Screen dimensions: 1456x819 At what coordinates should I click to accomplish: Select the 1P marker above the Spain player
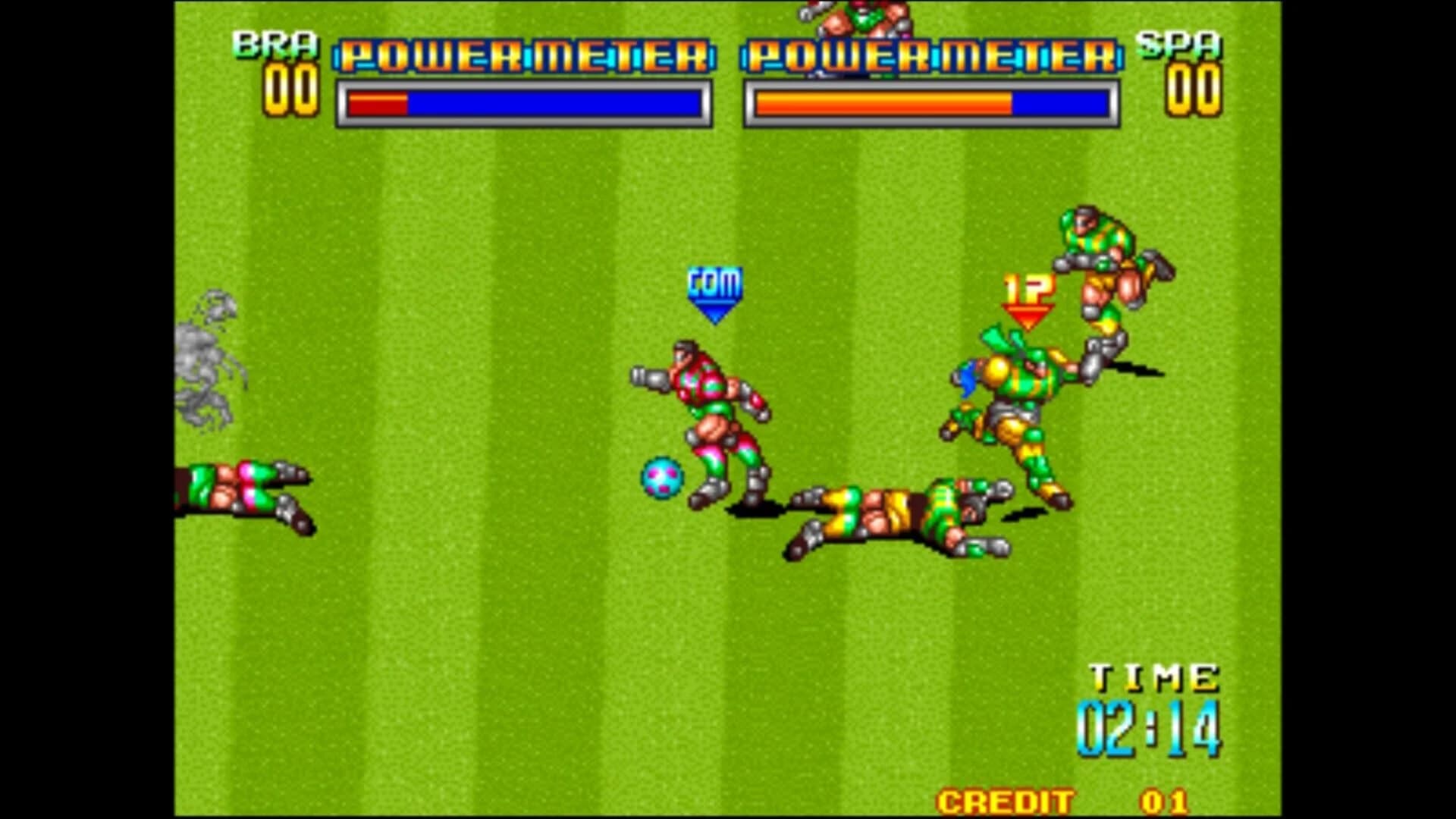tap(1028, 296)
